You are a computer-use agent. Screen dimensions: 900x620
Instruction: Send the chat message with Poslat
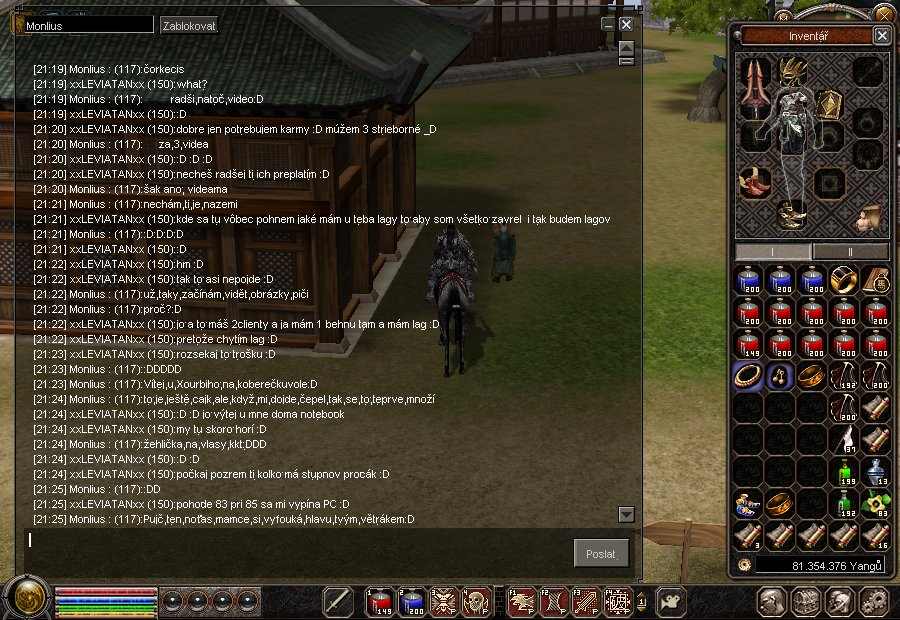[602, 552]
